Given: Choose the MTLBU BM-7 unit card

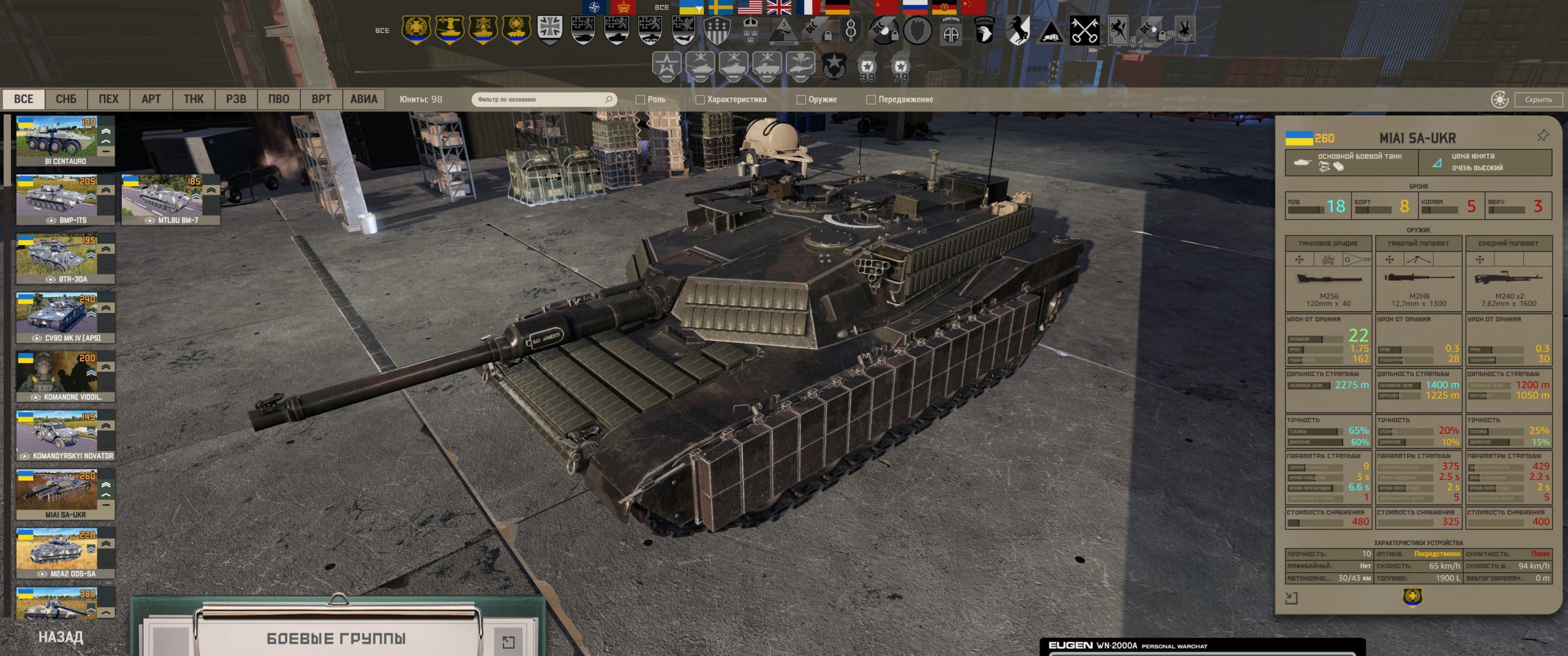Looking at the screenshot, I should [170, 200].
